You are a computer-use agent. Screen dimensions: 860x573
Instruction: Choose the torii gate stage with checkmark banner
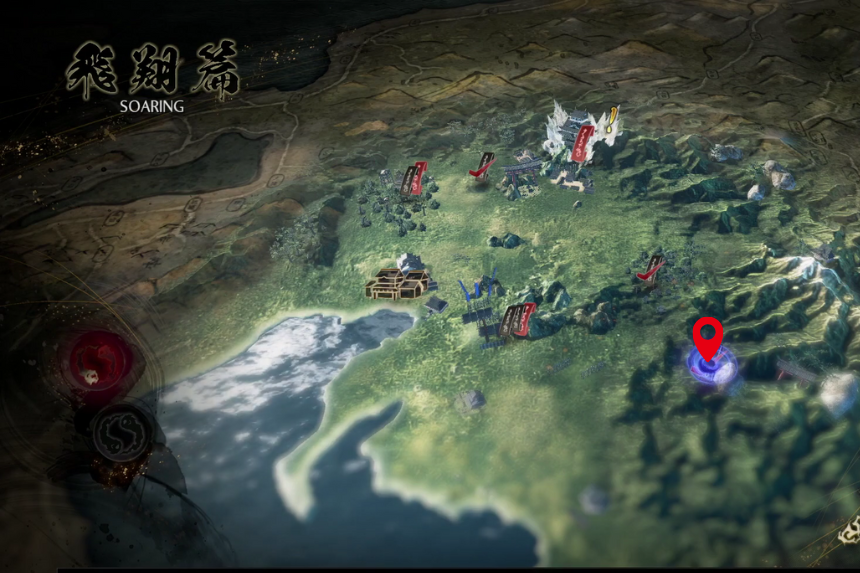pyautogui.click(x=498, y=169)
